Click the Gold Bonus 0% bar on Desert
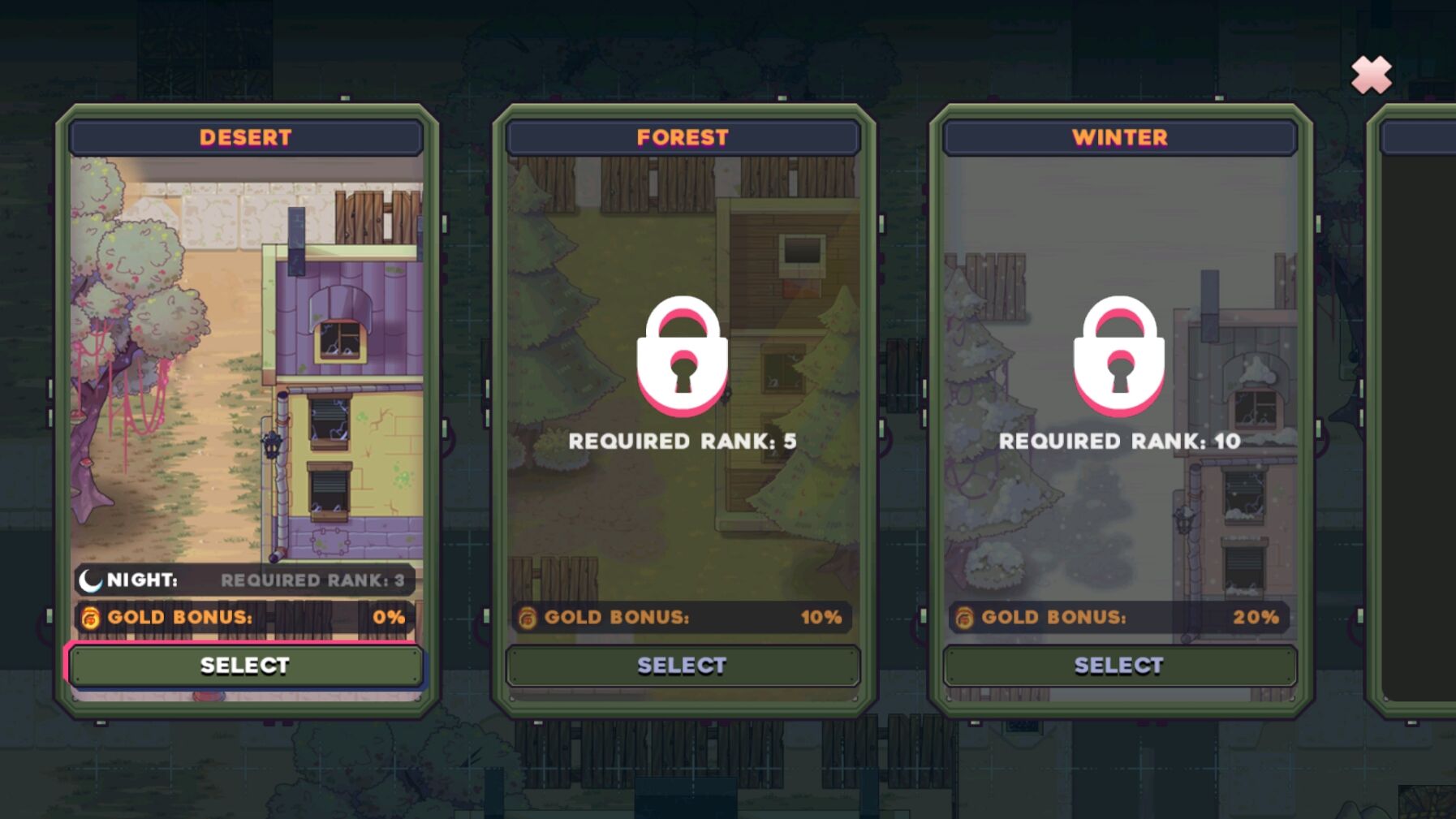The height and width of the screenshot is (819, 1456). coord(243,617)
